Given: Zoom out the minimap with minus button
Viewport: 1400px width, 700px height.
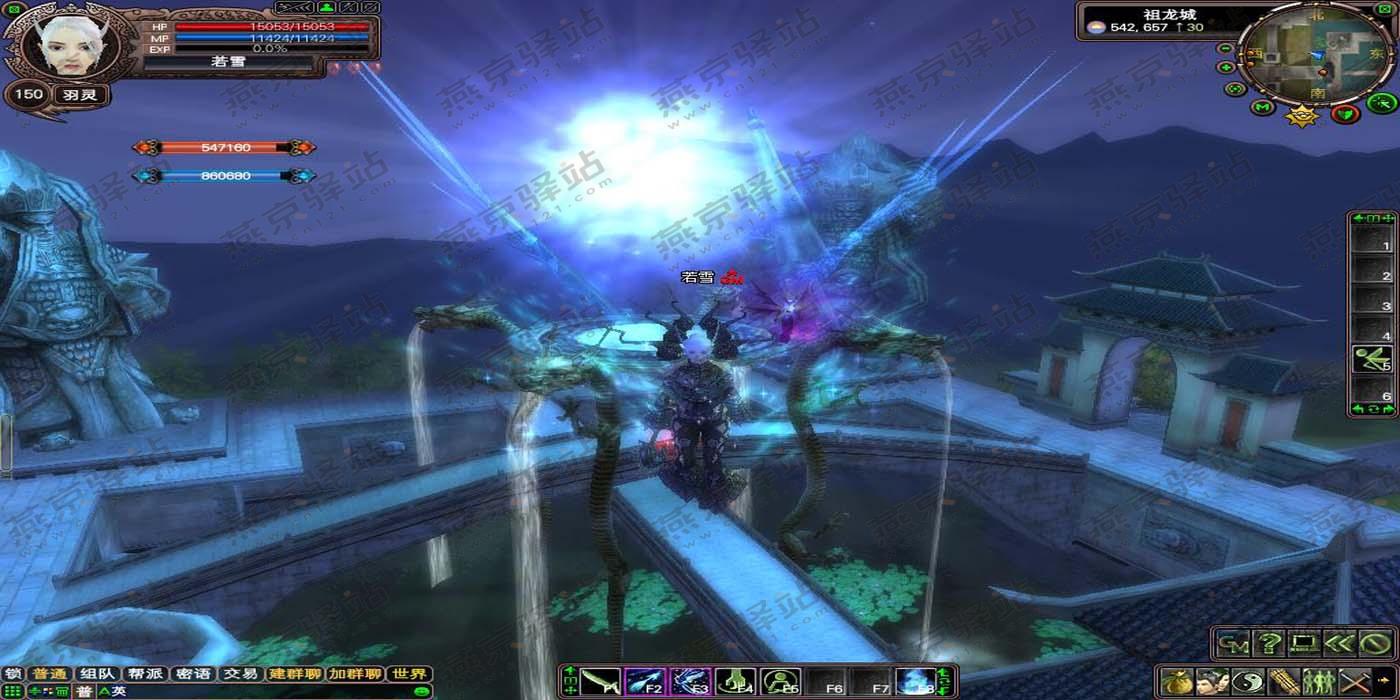Looking at the screenshot, I should (1225, 48).
